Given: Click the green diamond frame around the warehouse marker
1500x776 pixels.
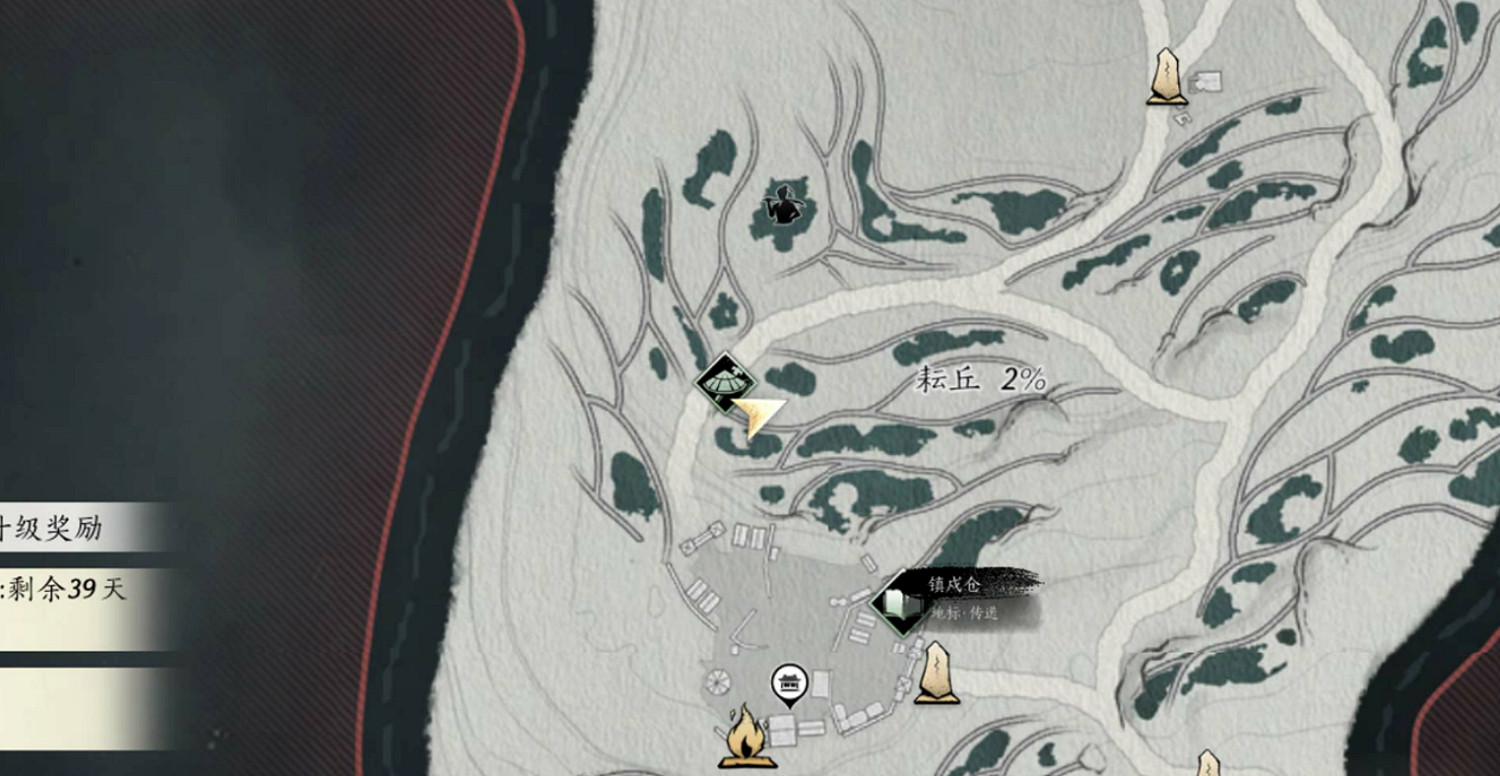Looking at the screenshot, I should point(895,601).
